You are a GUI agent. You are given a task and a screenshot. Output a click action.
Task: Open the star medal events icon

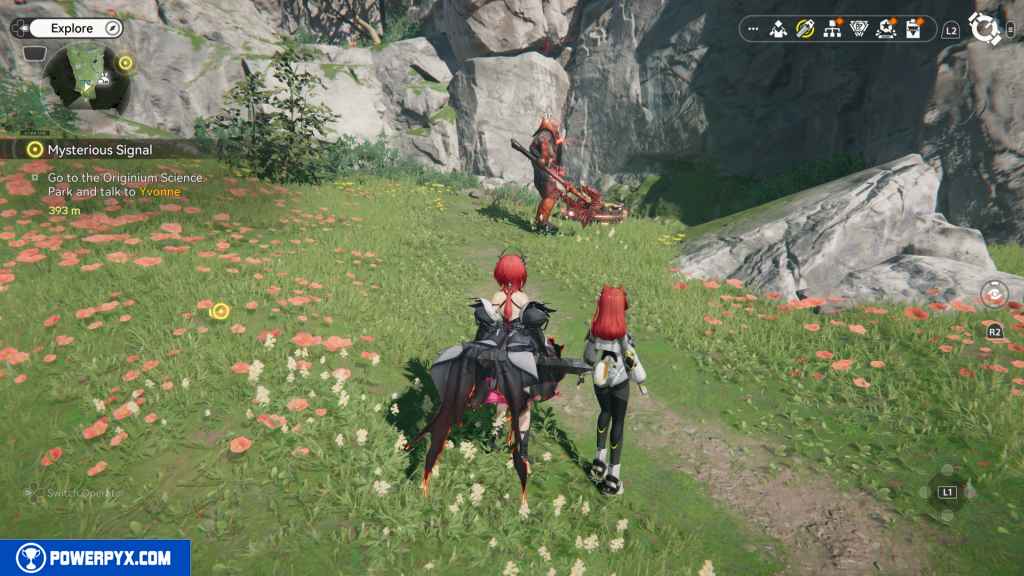[885, 29]
